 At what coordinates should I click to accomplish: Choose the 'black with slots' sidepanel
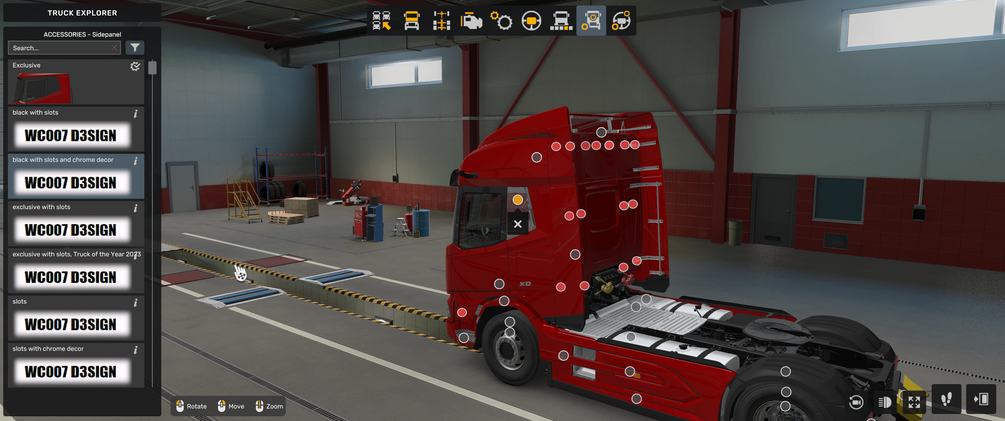(x=70, y=135)
